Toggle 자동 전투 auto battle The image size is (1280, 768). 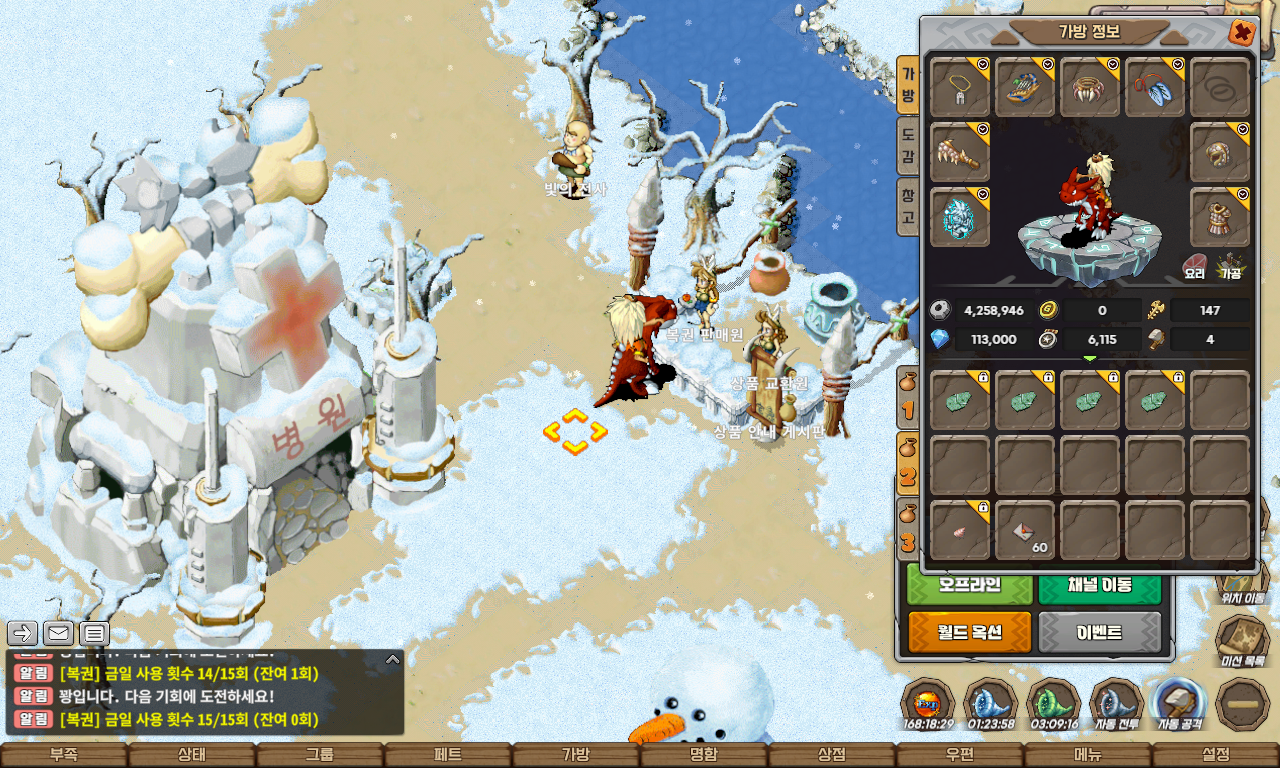pyautogui.click(x=1117, y=704)
